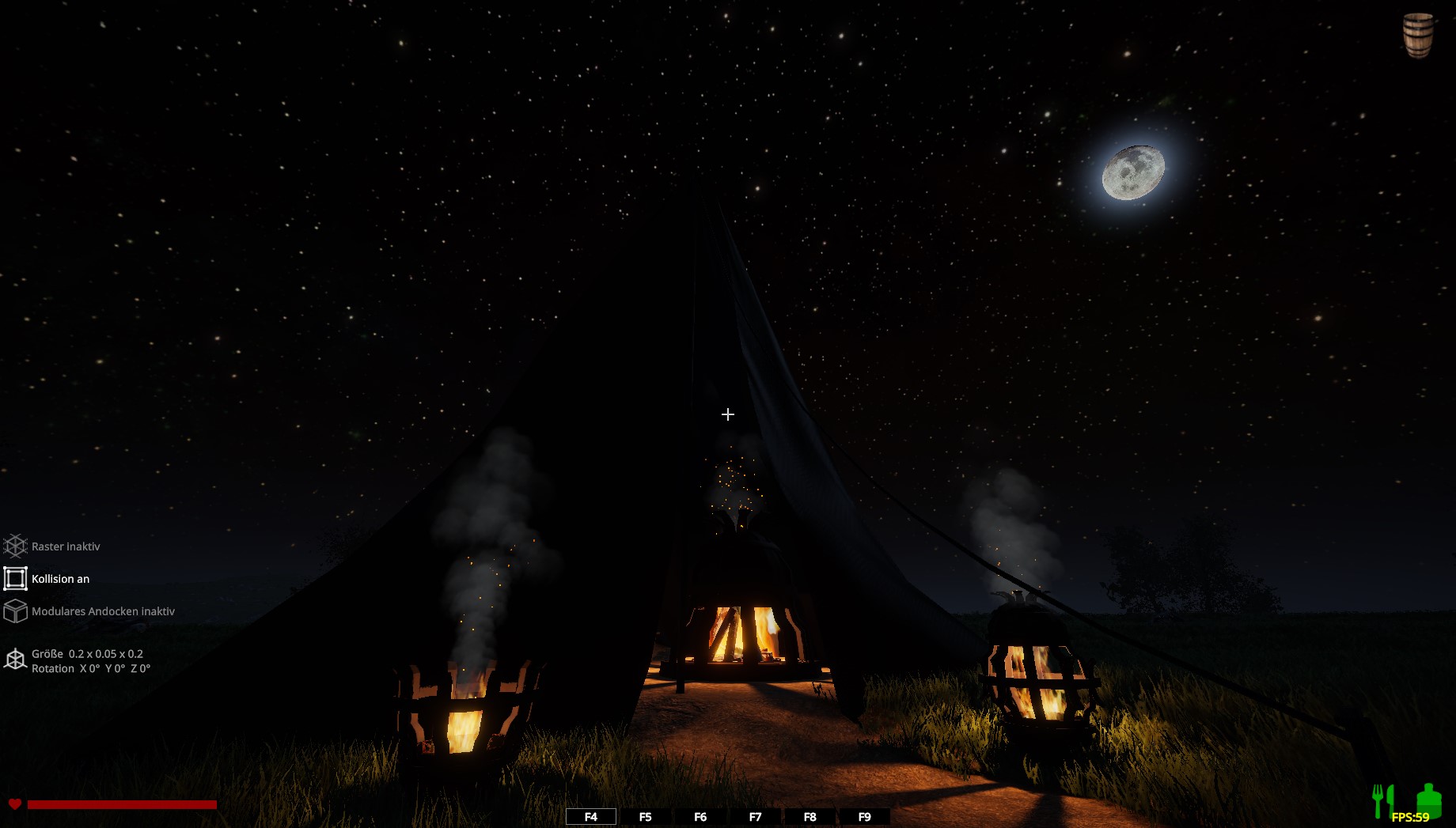Click the wooden barrel icon
This screenshot has height=828, width=1456.
(1417, 35)
